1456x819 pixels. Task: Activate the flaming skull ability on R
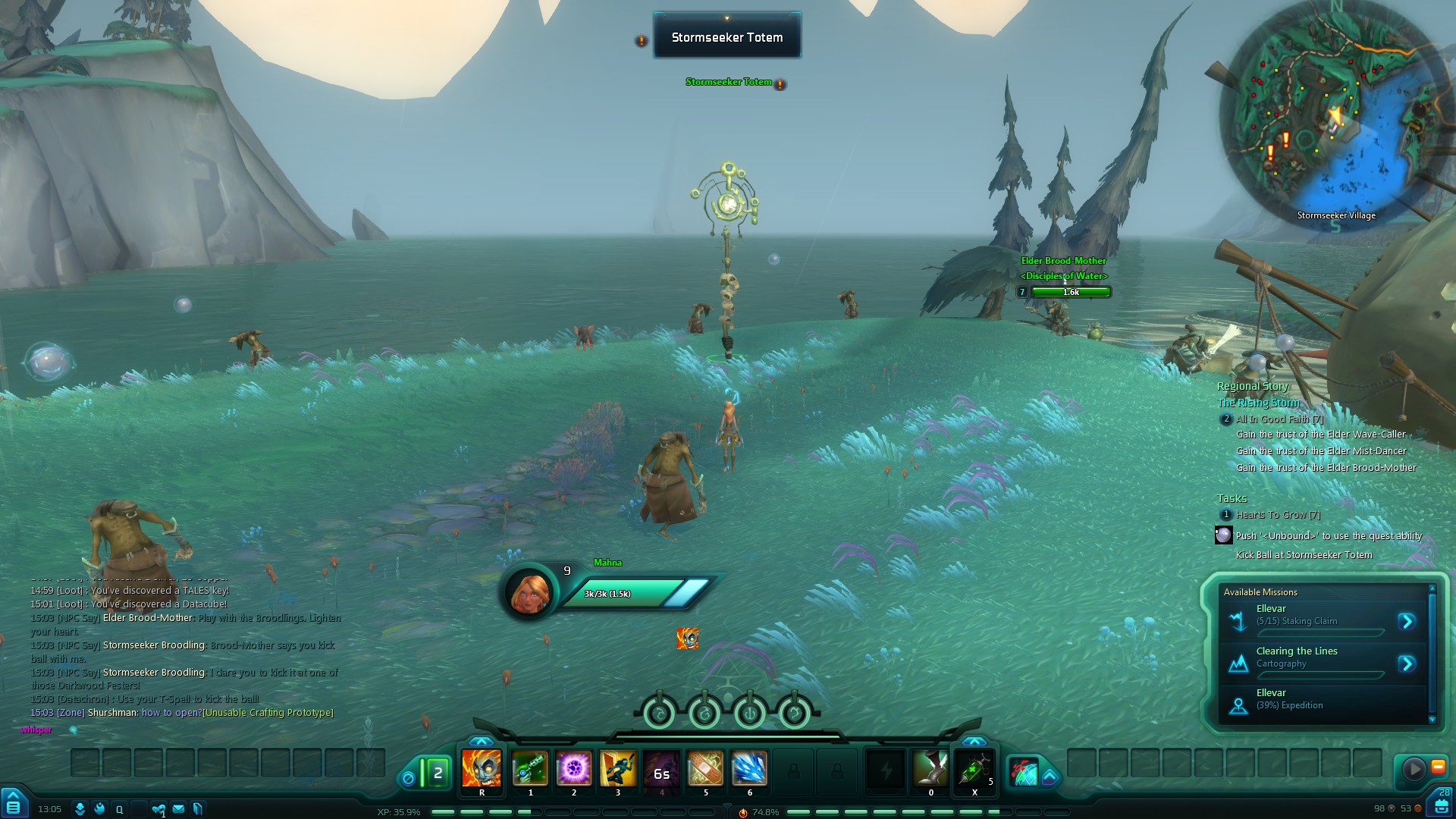click(482, 769)
